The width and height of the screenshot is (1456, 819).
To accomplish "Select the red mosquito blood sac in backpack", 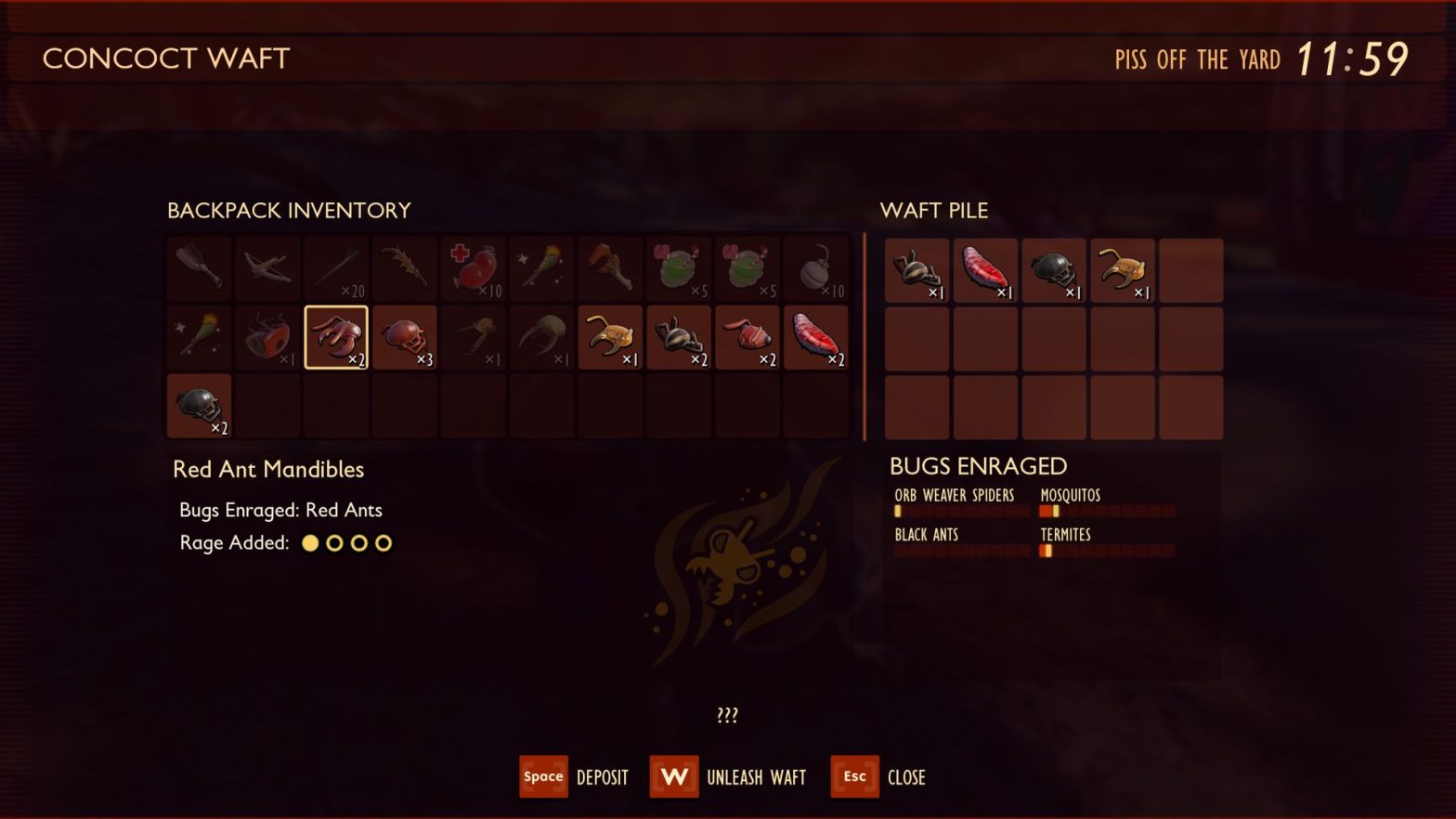I will pyautogui.click(x=816, y=337).
